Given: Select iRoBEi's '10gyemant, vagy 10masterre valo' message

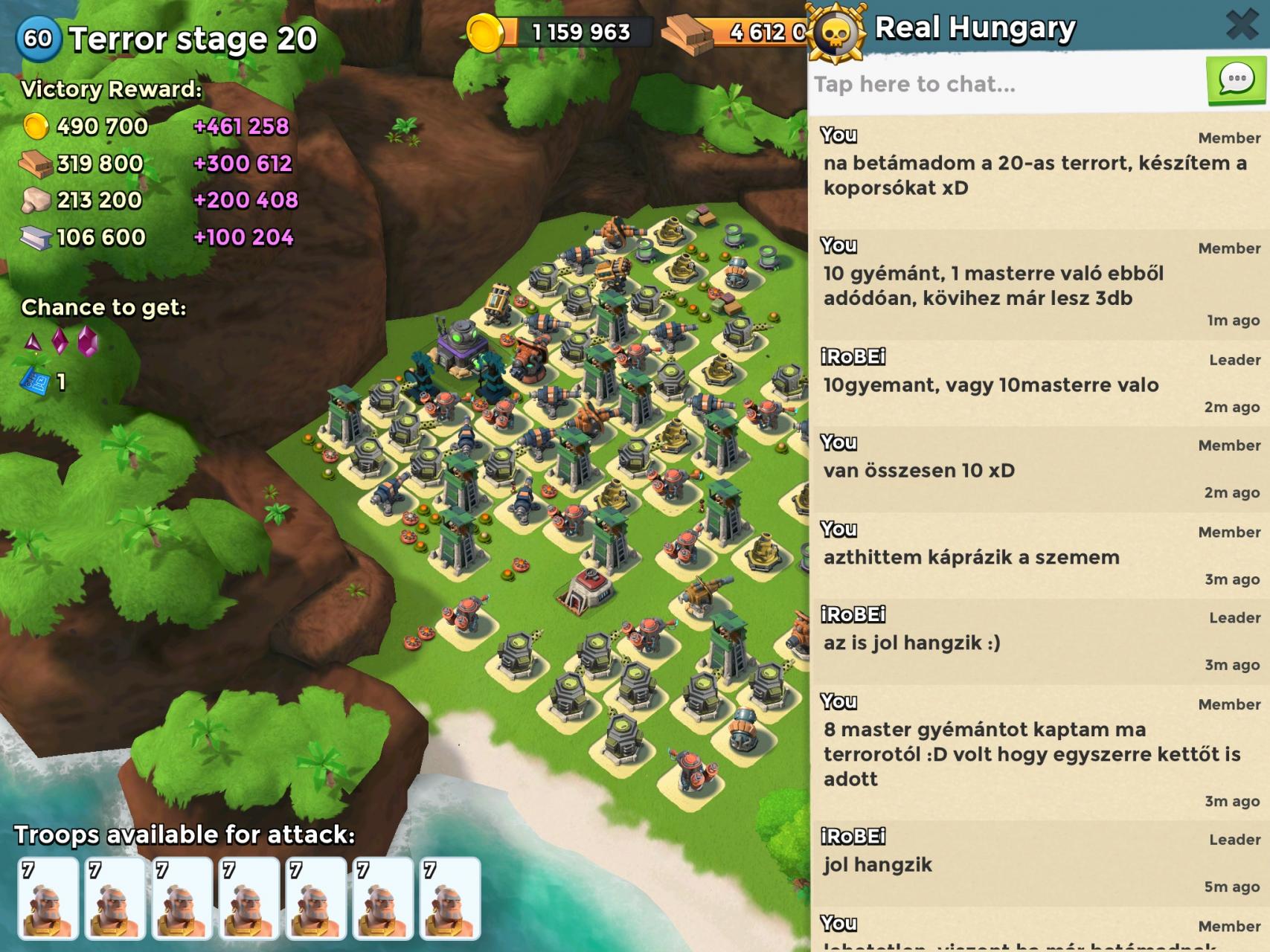Looking at the screenshot, I should pos(1039,385).
